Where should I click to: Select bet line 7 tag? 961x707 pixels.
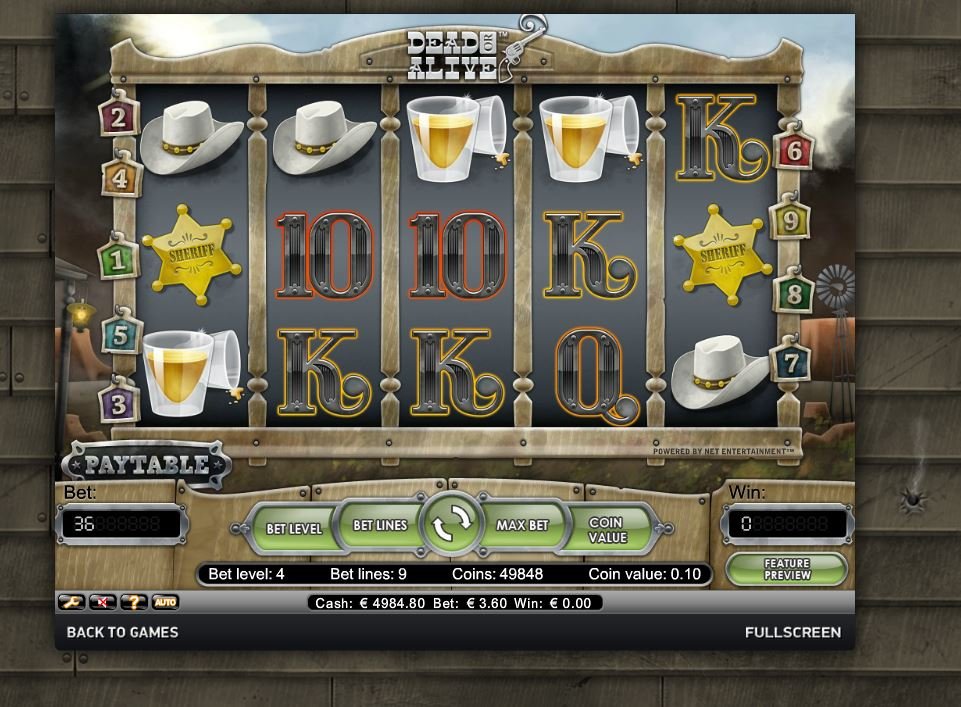click(x=790, y=361)
